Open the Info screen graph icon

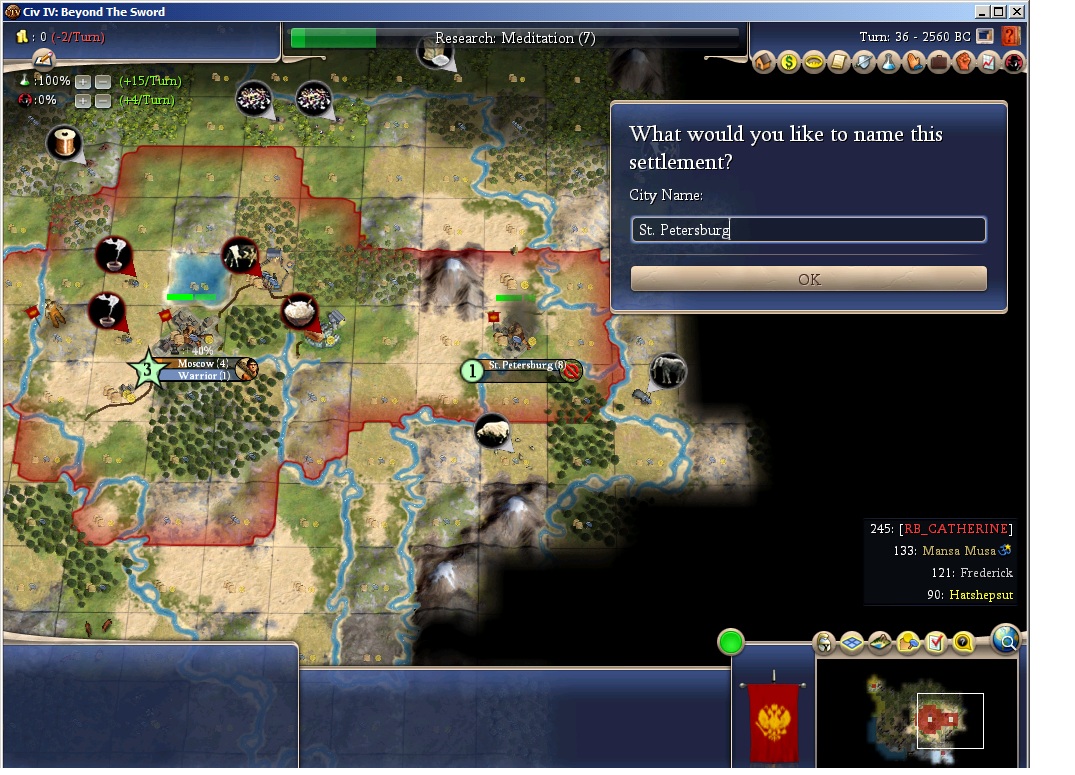989,62
